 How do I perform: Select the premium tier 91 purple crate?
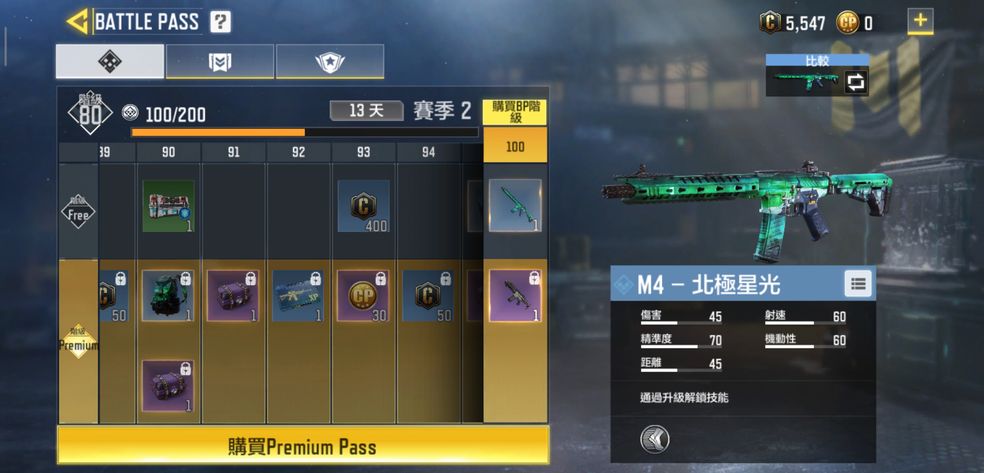(233, 296)
